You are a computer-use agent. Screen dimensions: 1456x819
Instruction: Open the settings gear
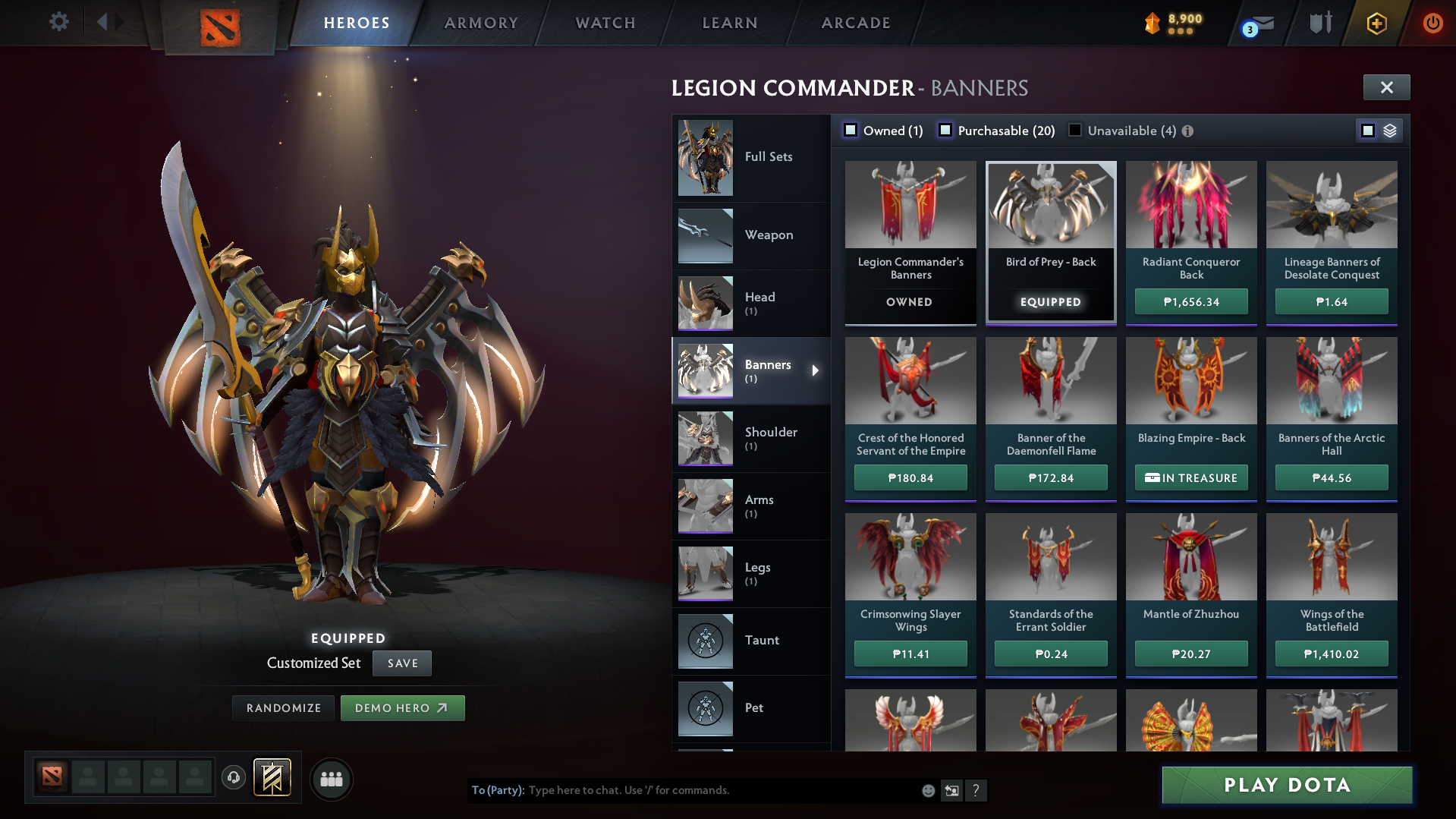[x=59, y=22]
